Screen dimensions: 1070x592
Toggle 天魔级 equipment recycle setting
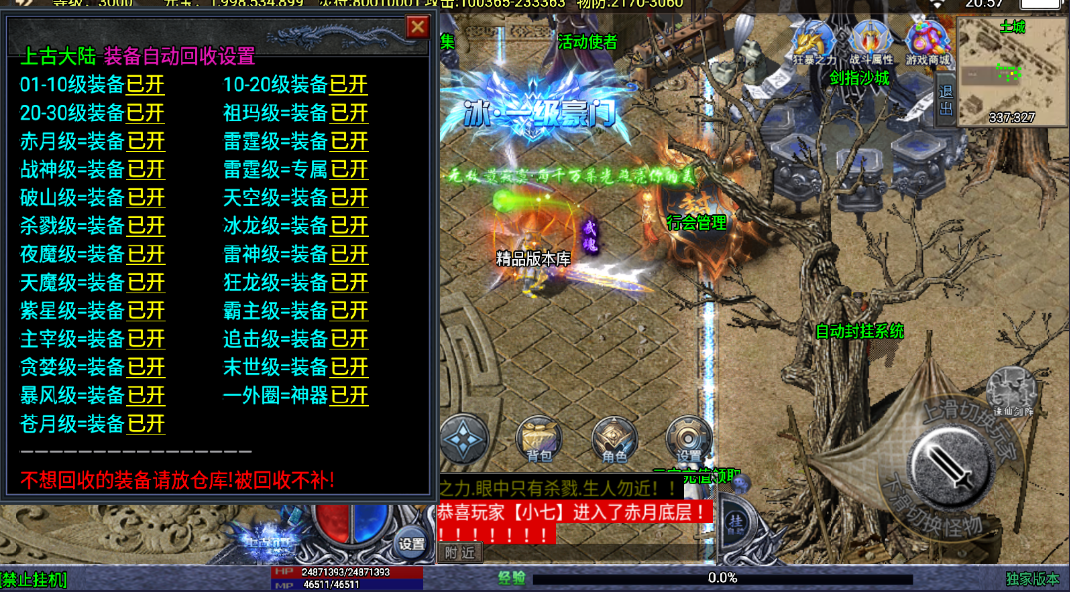pyautogui.click(x=146, y=283)
